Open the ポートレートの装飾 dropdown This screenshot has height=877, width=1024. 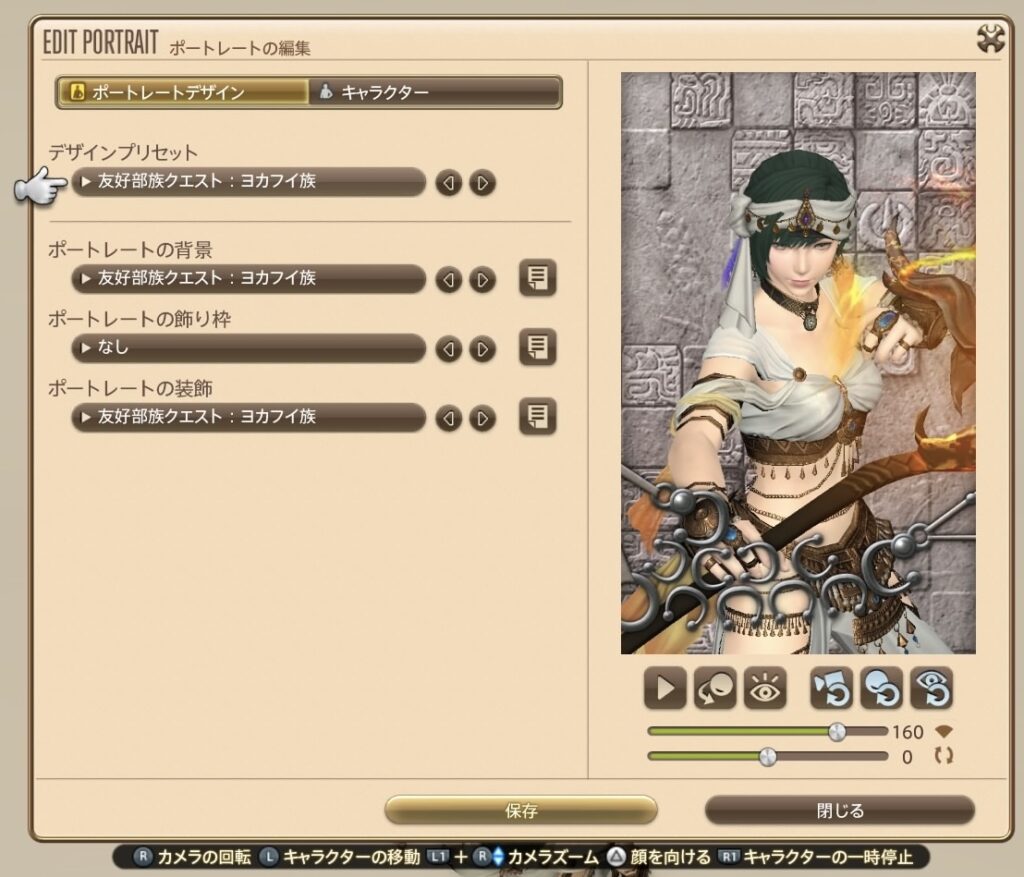point(249,417)
